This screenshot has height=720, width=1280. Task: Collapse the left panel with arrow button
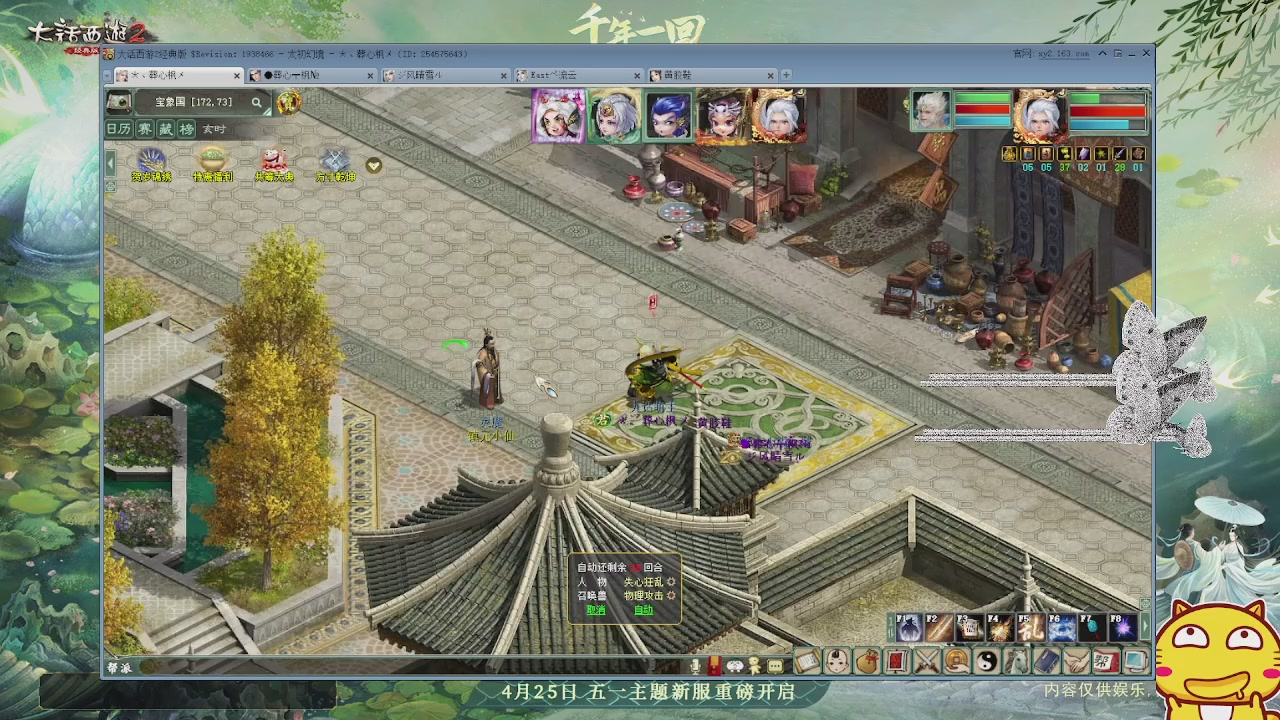(x=110, y=162)
